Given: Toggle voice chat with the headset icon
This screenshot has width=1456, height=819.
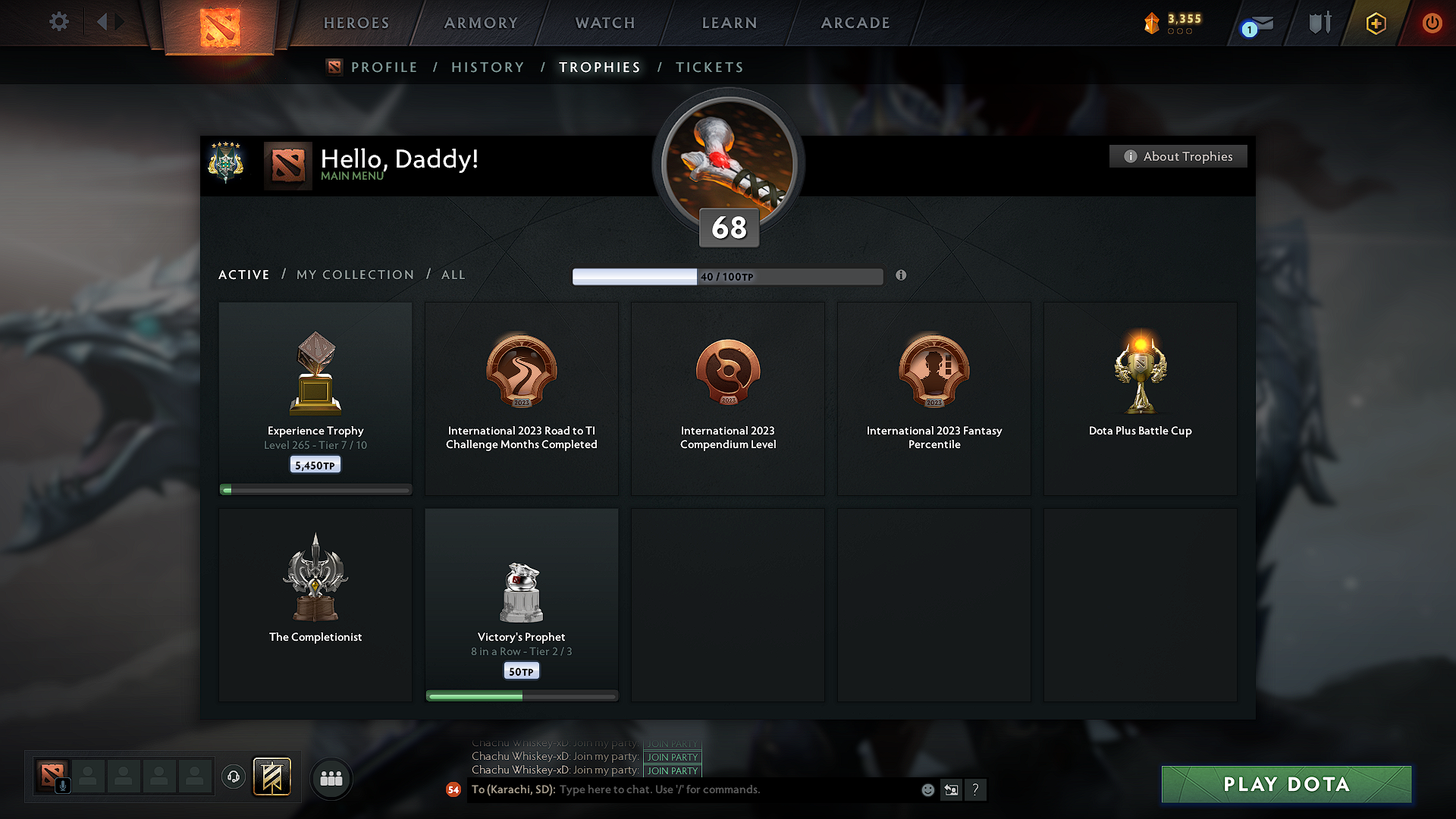Looking at the screenshot, I should point(233,777).
